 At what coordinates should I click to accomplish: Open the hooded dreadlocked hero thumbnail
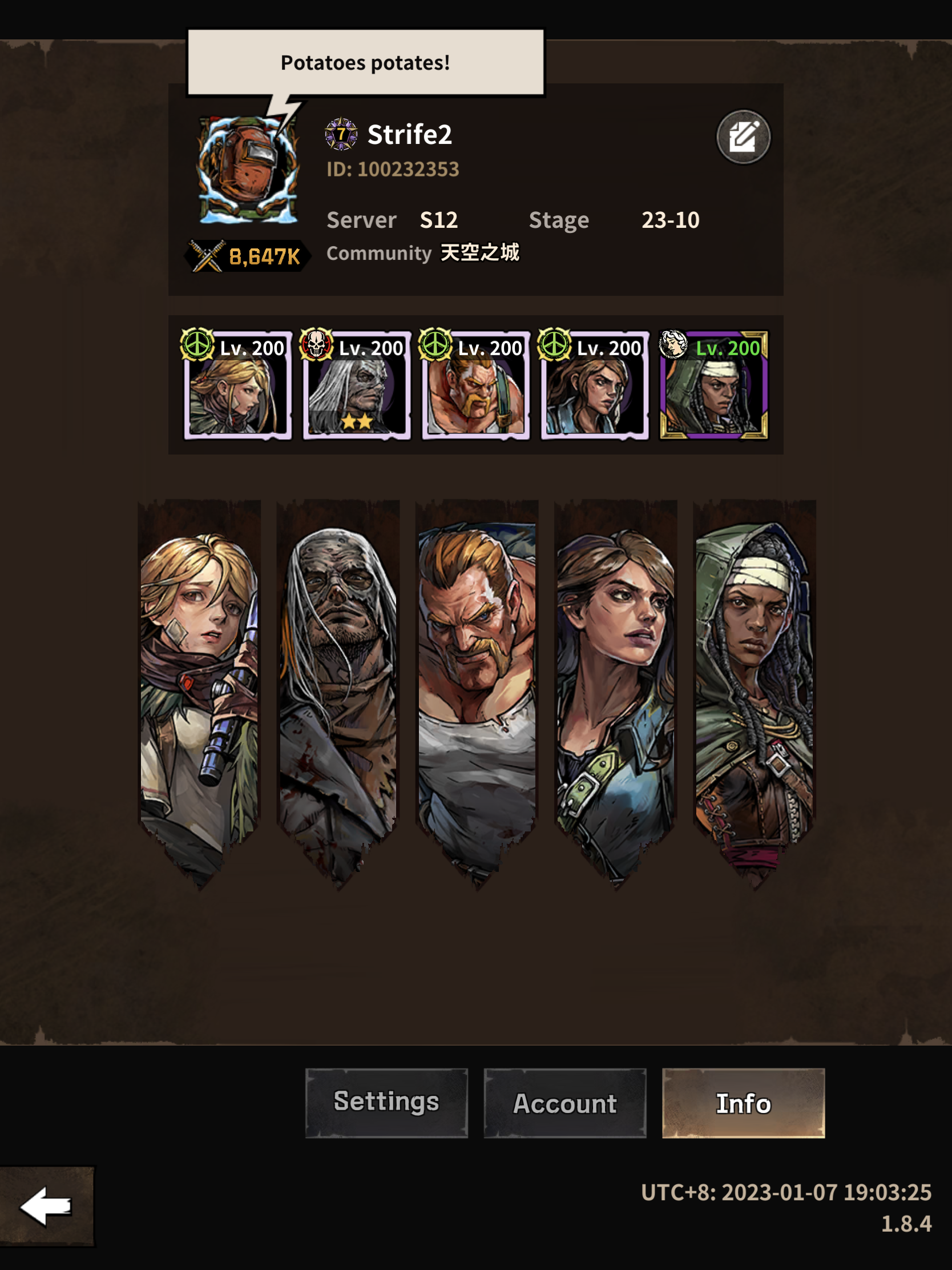point(713,386)
